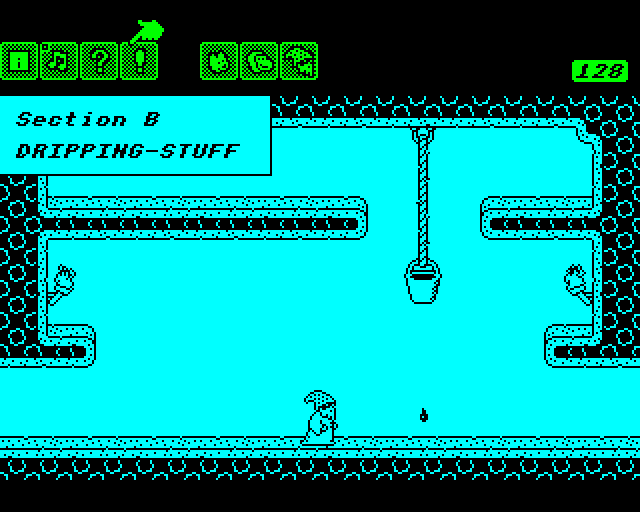
Task: Select the question mark help icon
Action: 99,61
